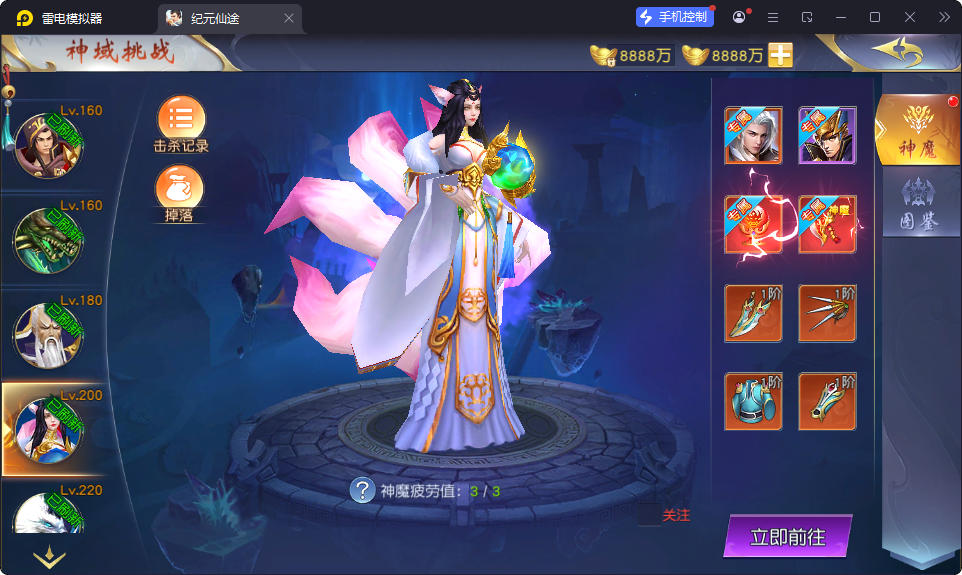962x575 pixels.
Task: Select the Lv.160 armored warrior boss
Action: pos(48,146)
